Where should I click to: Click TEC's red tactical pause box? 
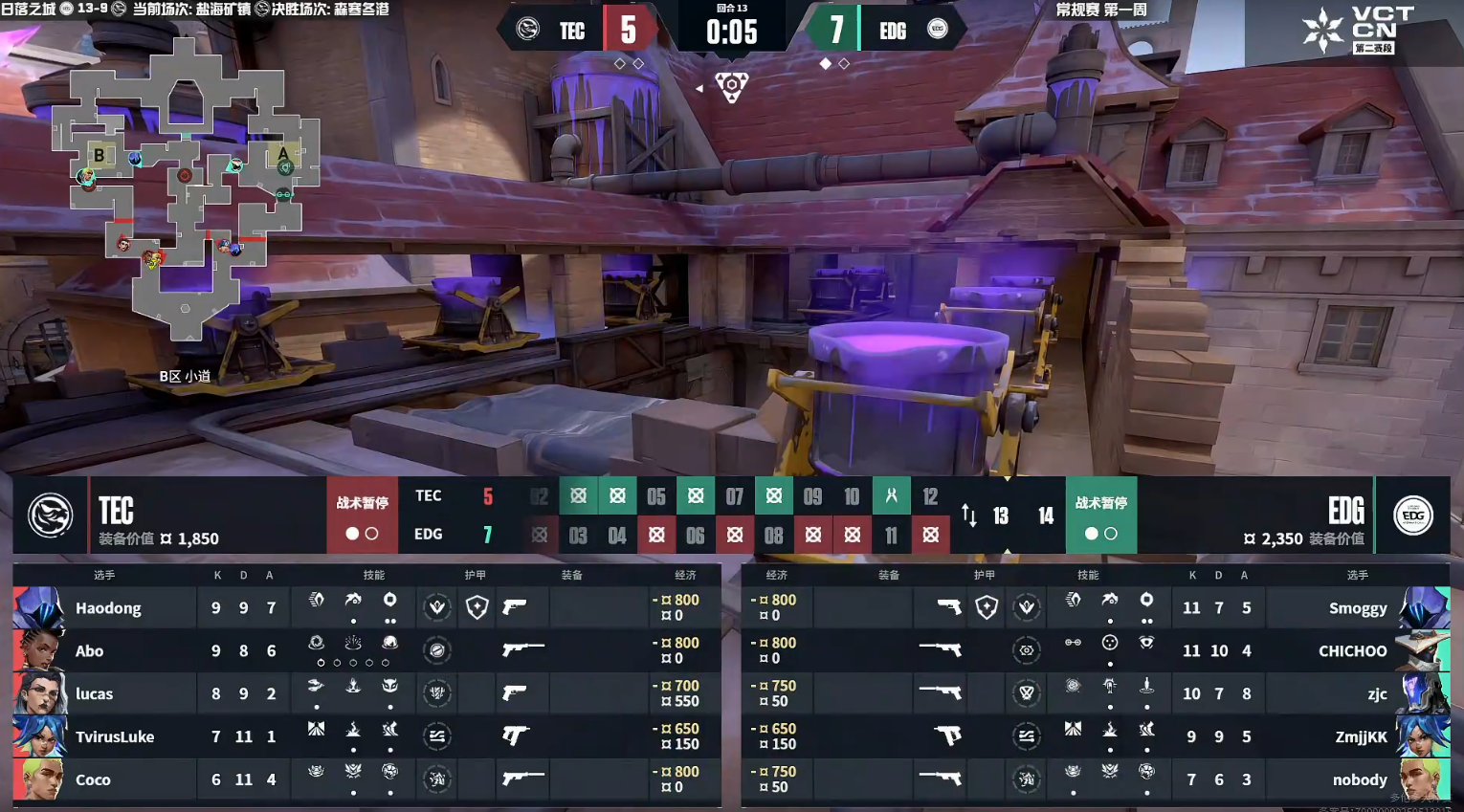click(362, 516)
